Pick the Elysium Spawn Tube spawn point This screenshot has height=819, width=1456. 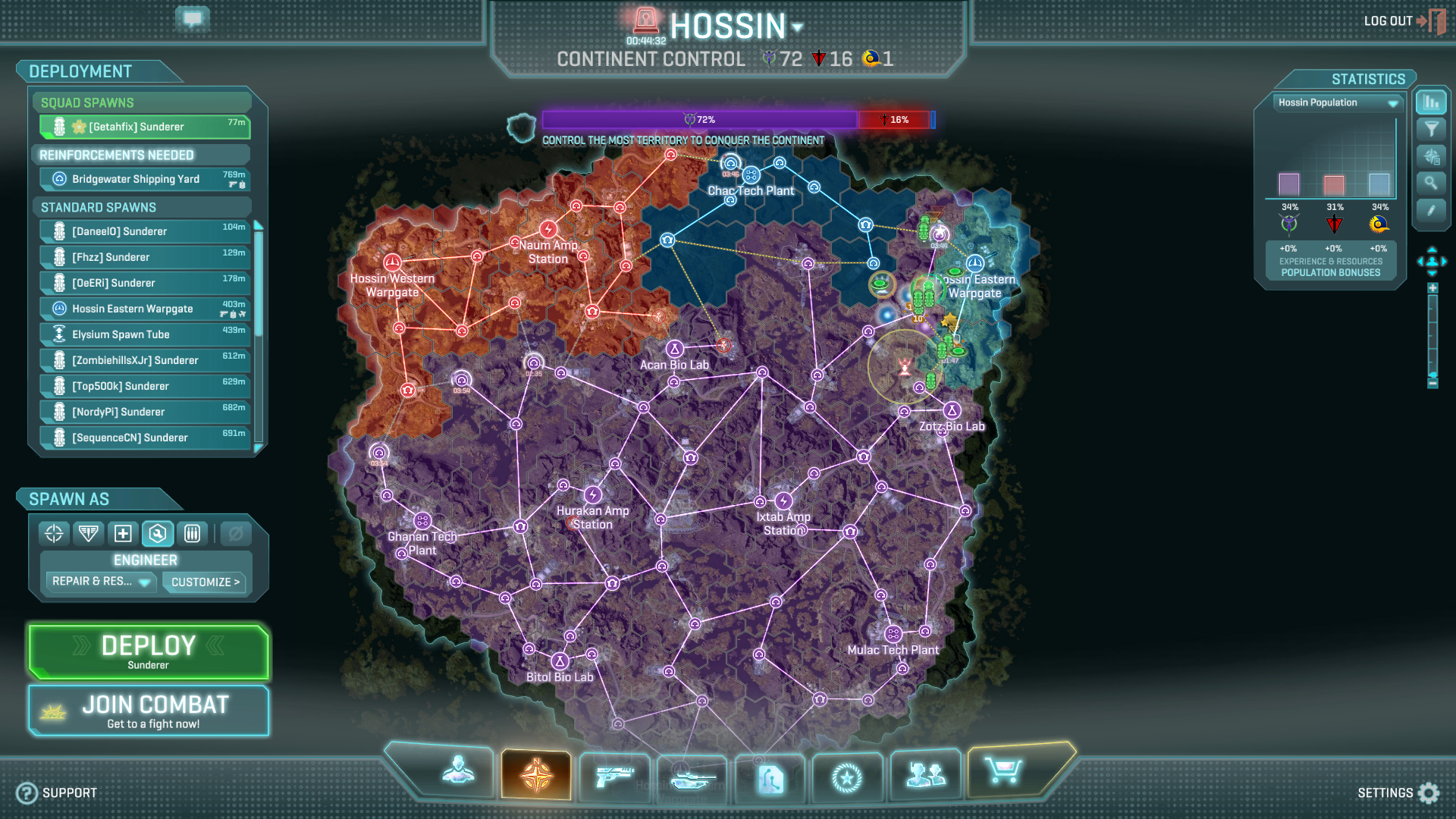(x=145, y=334)
